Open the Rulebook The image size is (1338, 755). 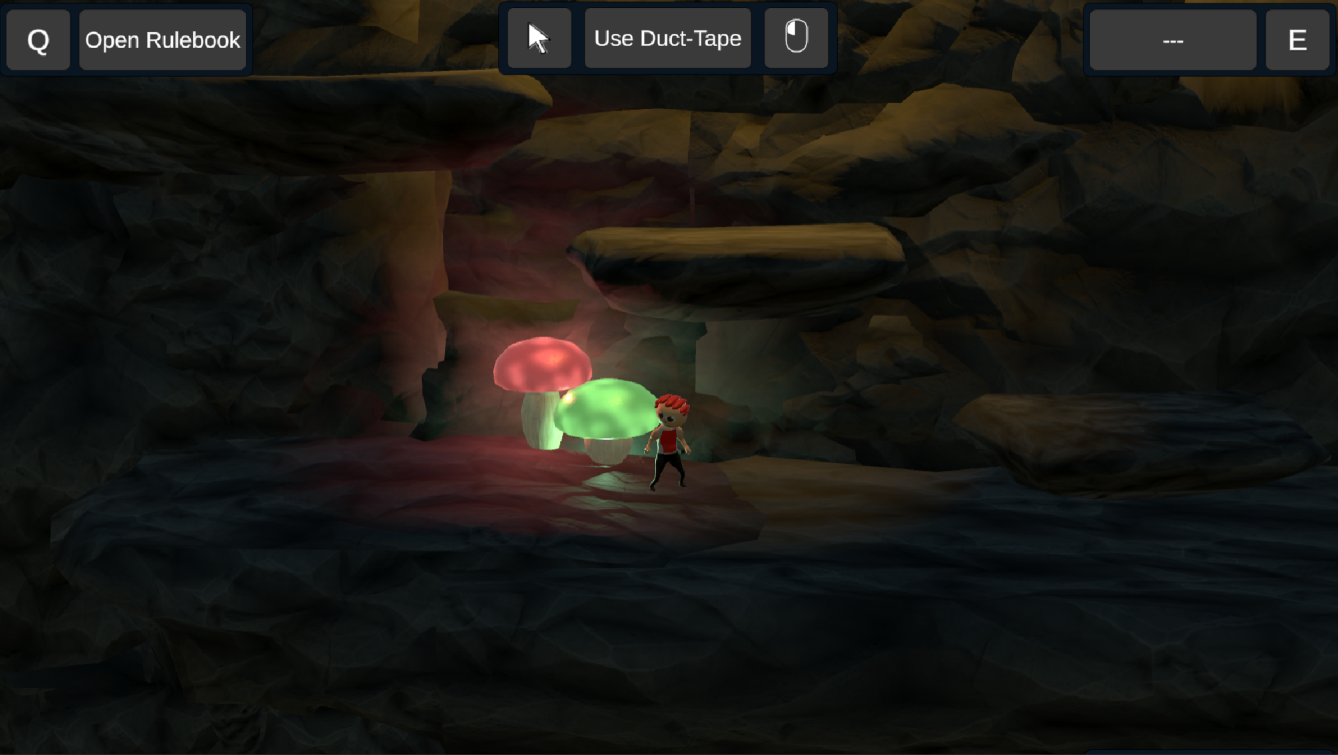[x=163, y=40]
